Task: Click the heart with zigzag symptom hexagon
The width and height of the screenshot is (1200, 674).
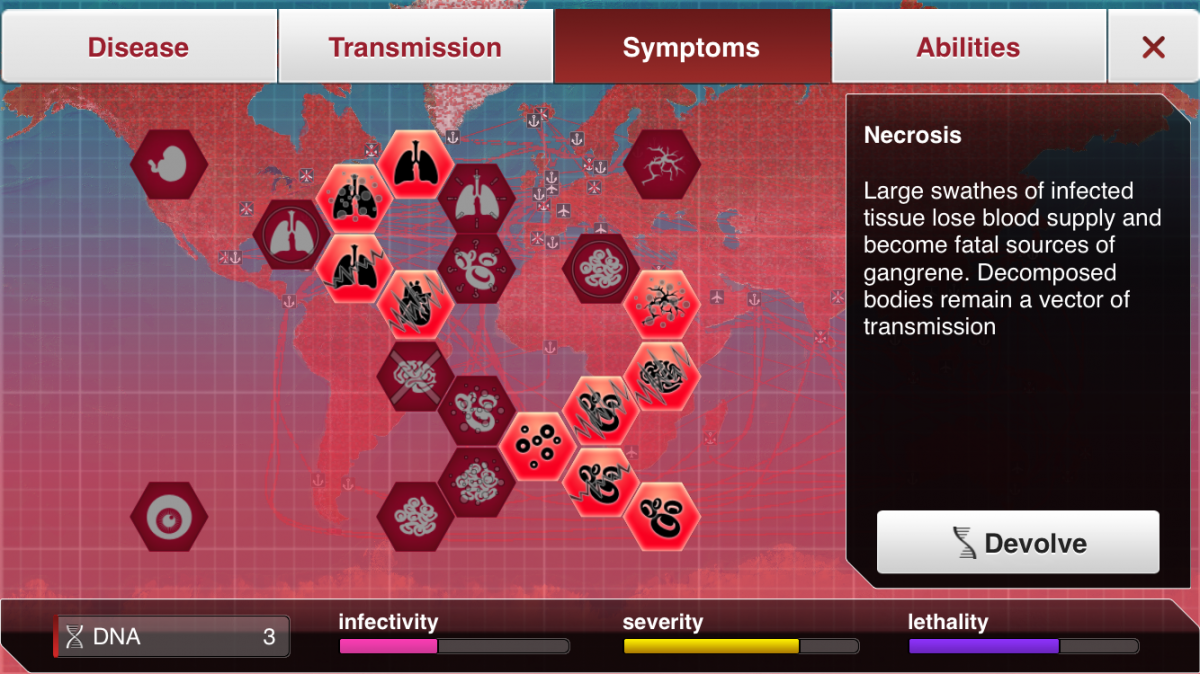Action: [415, 304]
